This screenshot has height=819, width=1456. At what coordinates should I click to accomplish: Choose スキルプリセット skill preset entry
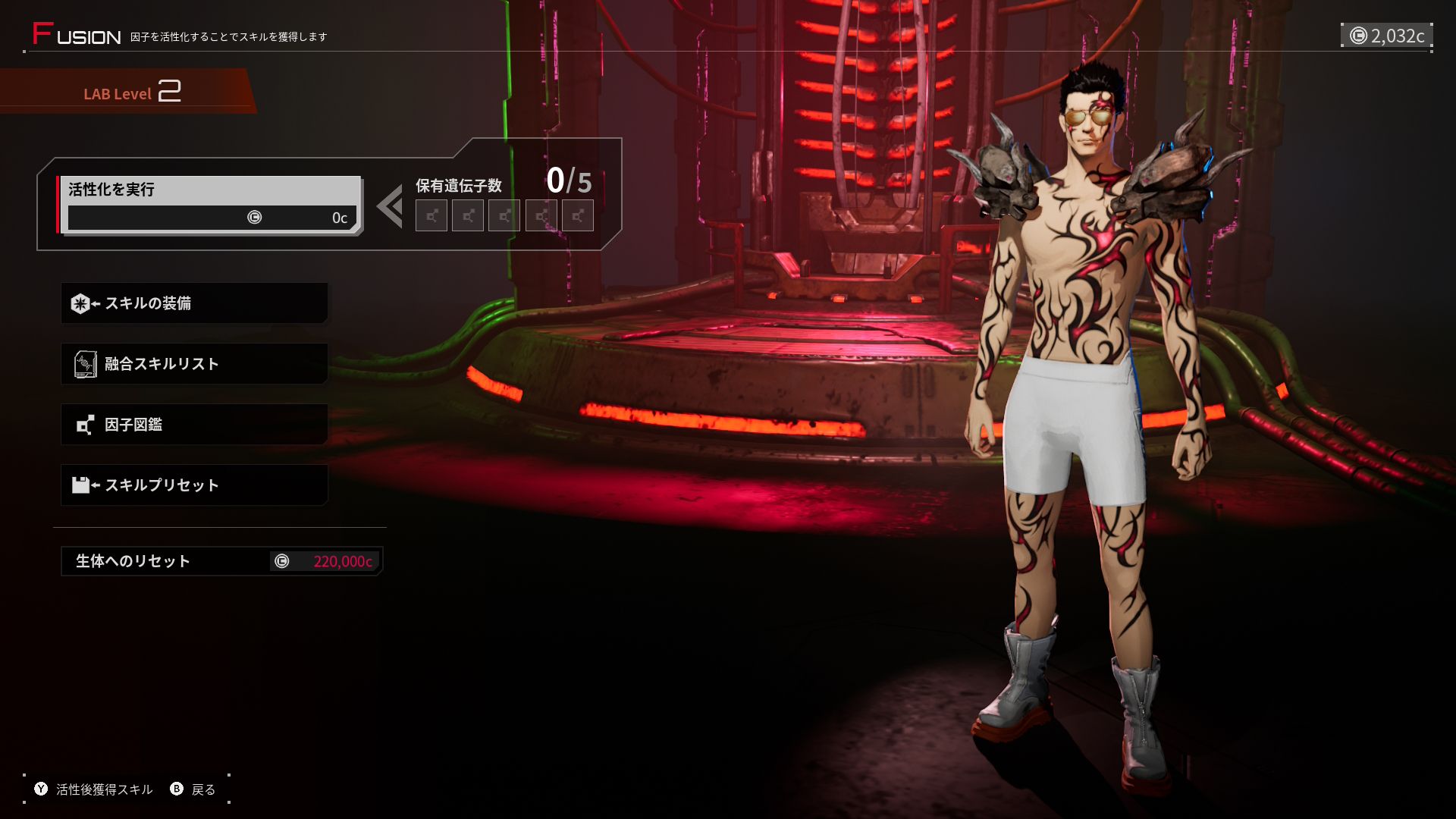pos(194,485)
